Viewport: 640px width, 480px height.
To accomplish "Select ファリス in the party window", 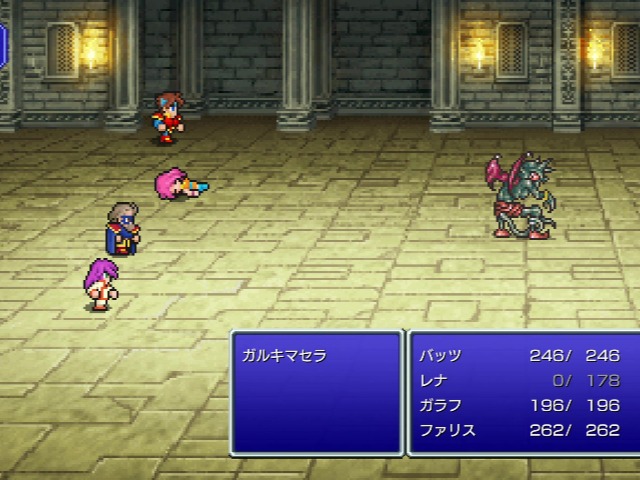I will (x=447, y=430).
